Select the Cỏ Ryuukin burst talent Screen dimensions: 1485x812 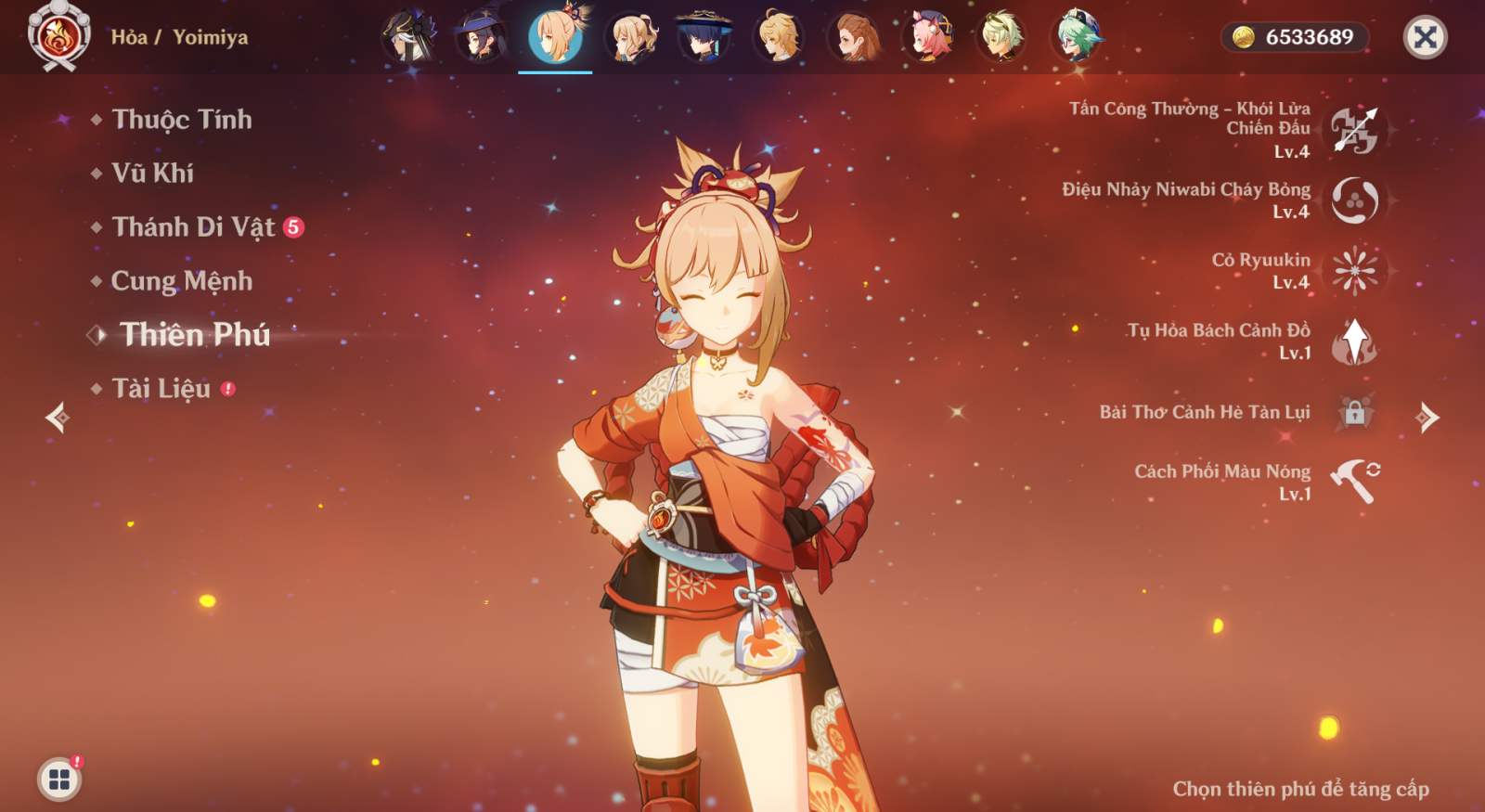[x=1354, y=271]
